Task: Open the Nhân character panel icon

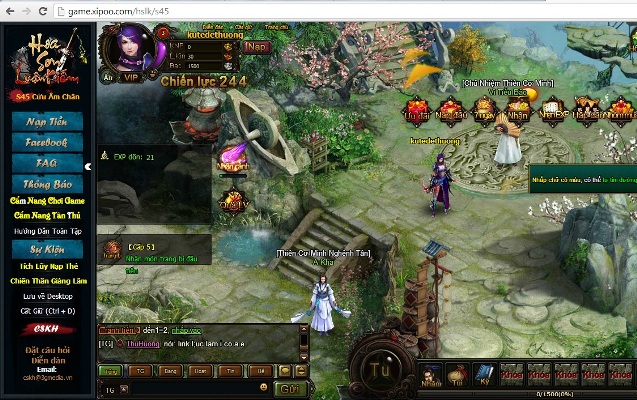Action: 431,374
